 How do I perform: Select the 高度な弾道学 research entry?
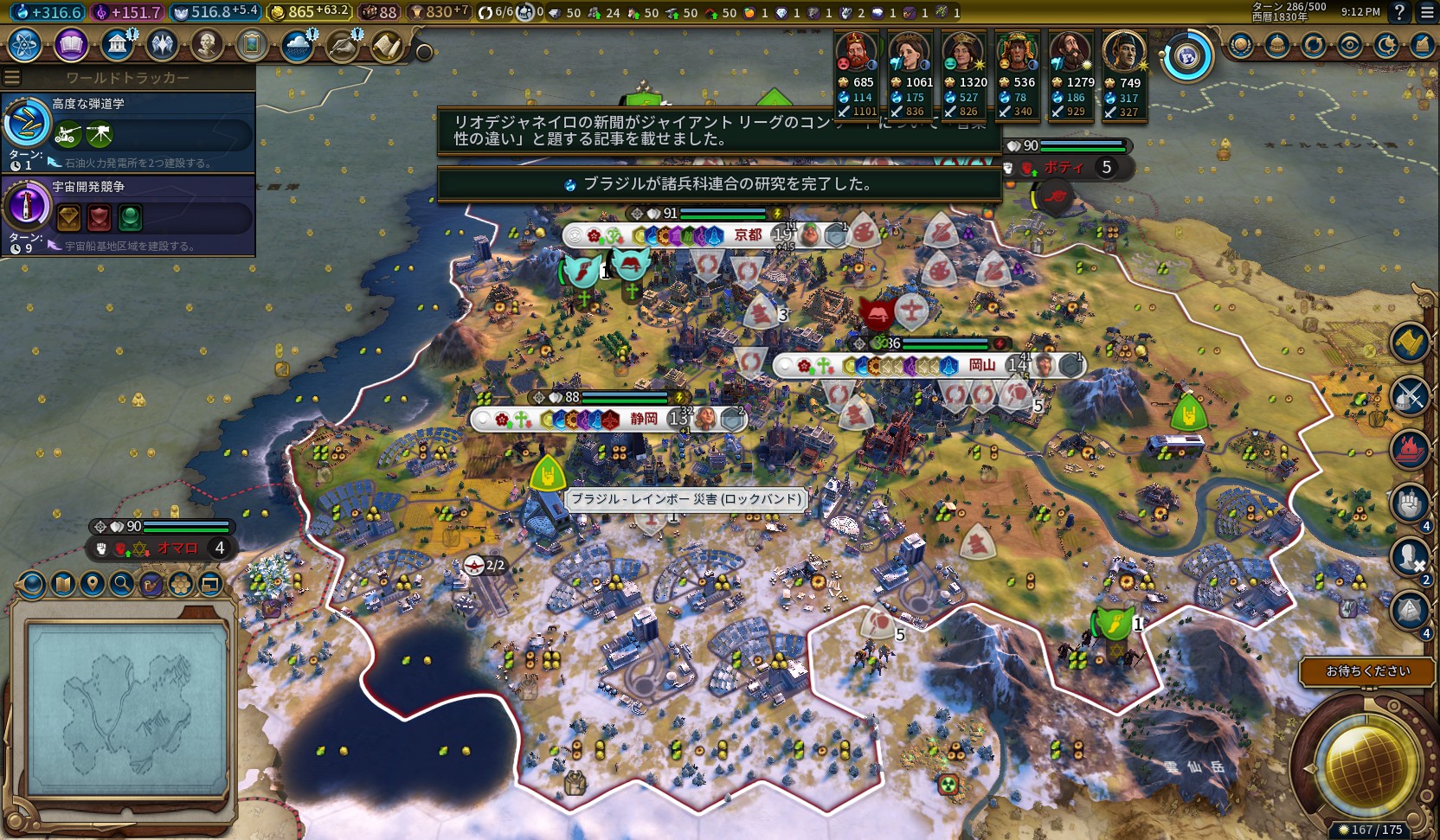click(128, 130)
